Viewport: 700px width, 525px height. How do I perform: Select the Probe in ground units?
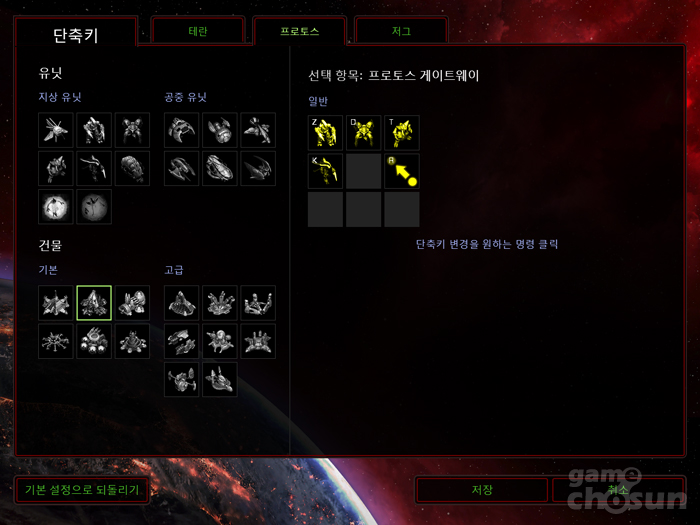(56, 131)
